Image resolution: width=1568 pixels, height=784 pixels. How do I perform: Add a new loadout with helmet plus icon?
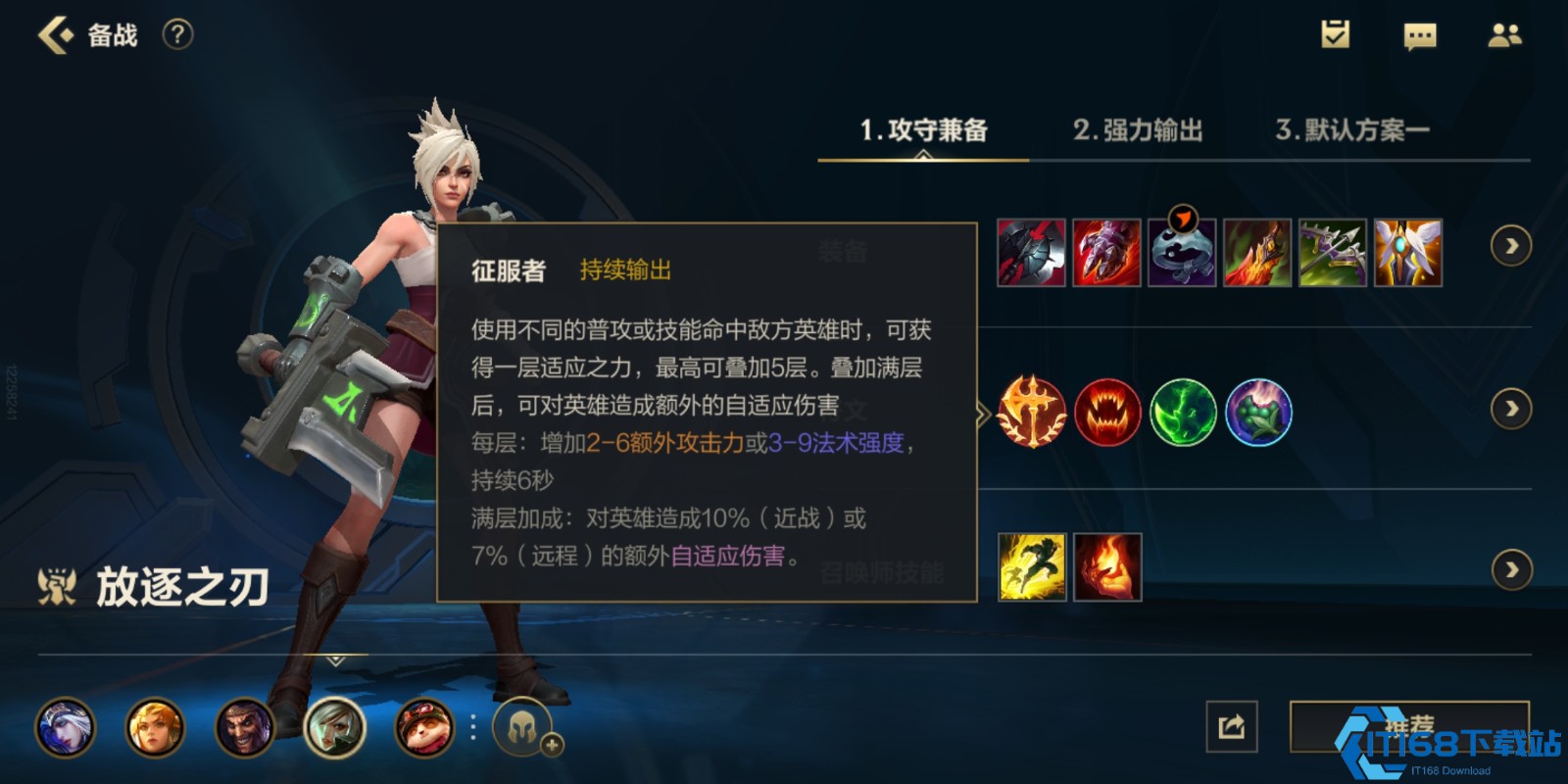click(x=524, y=728)
